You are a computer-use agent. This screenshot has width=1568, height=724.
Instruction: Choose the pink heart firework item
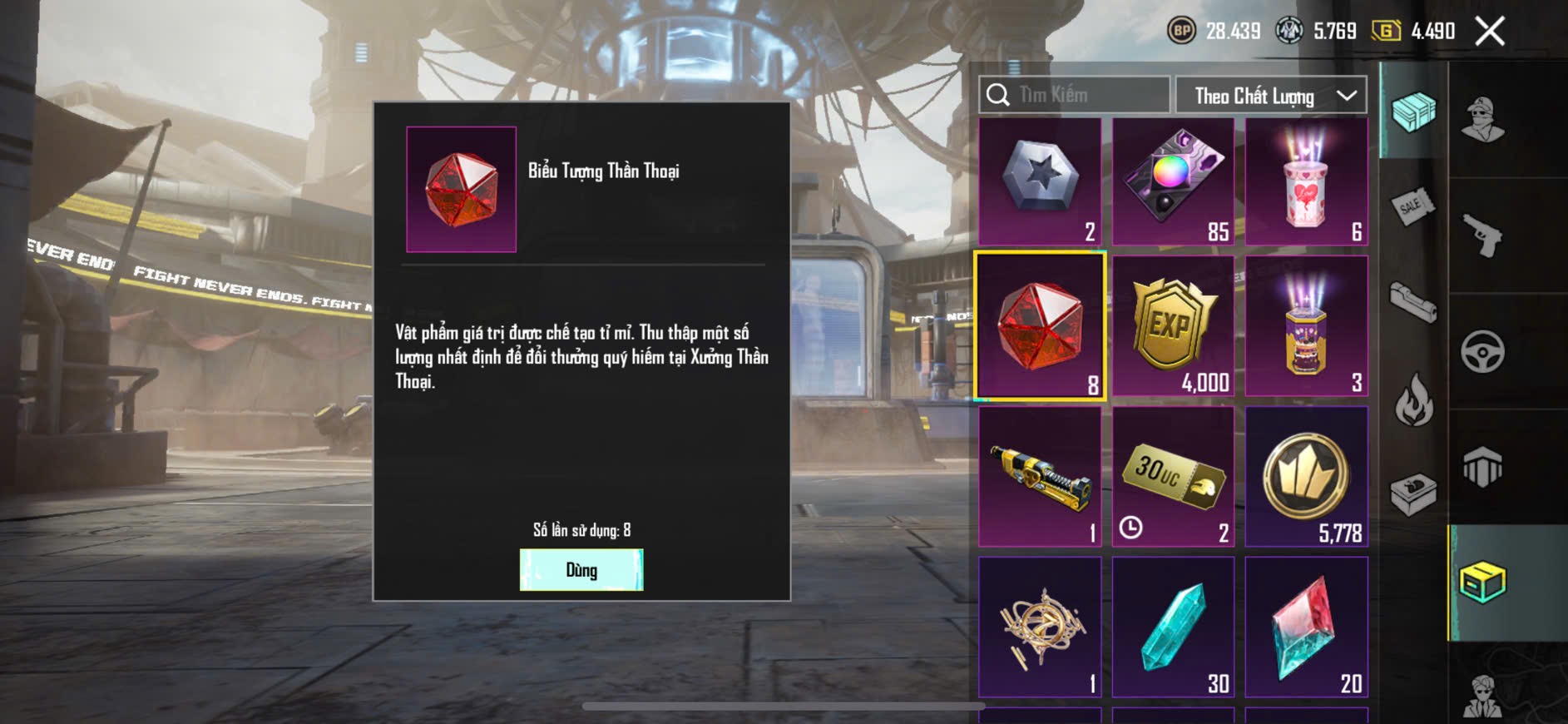point(1306,181)
